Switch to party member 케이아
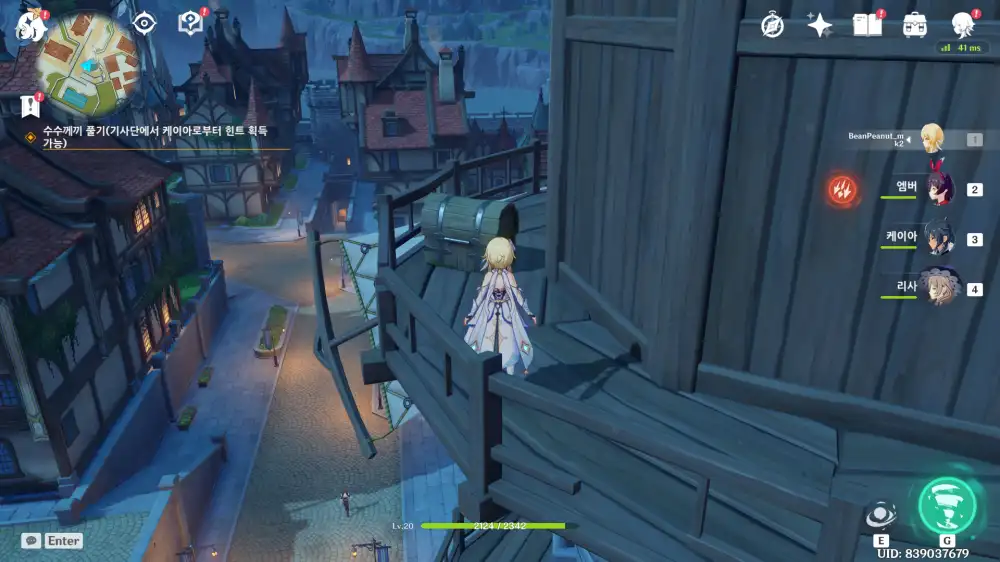 (938, 239)
